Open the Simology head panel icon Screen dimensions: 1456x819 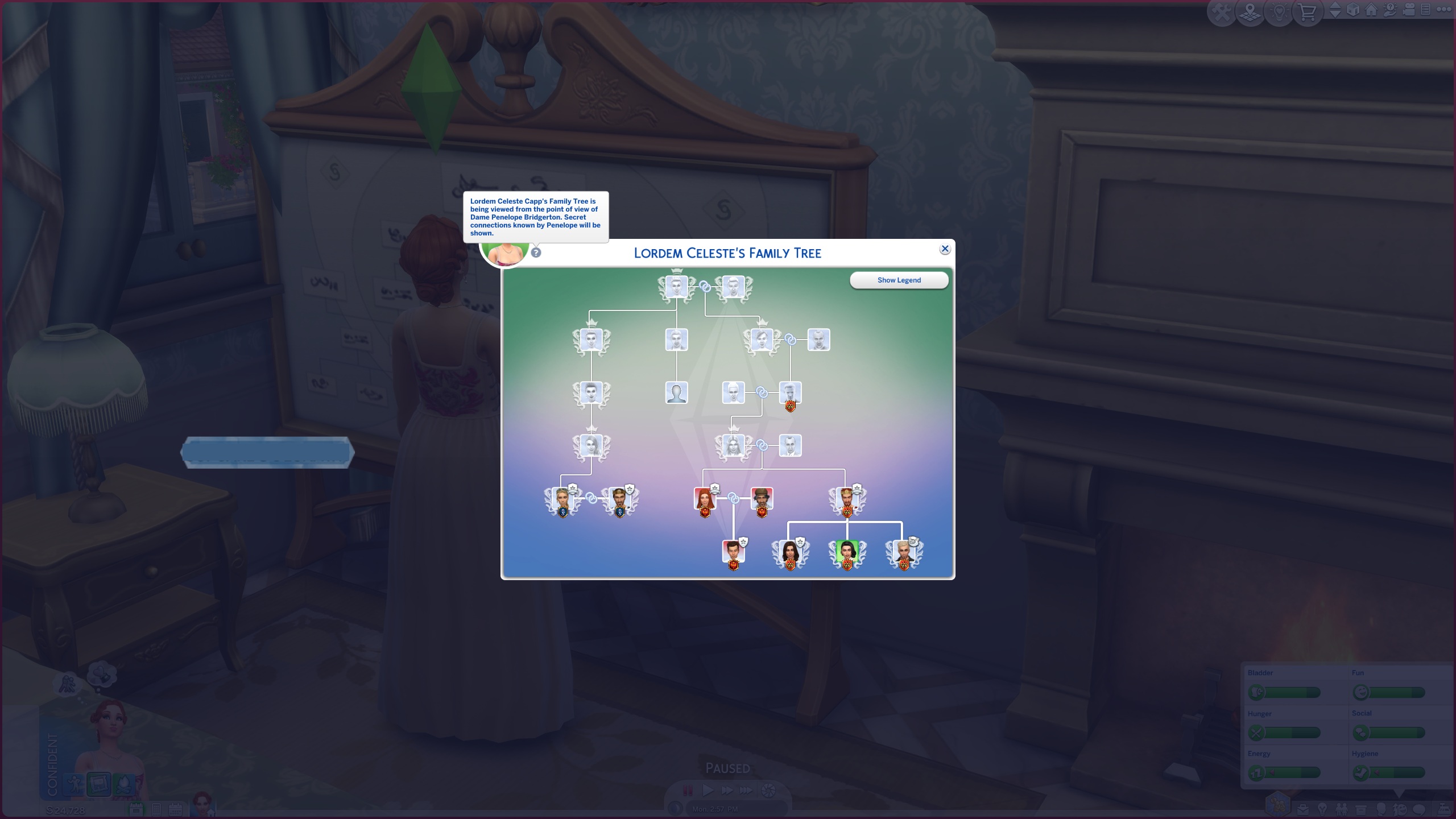[1381, 809]
